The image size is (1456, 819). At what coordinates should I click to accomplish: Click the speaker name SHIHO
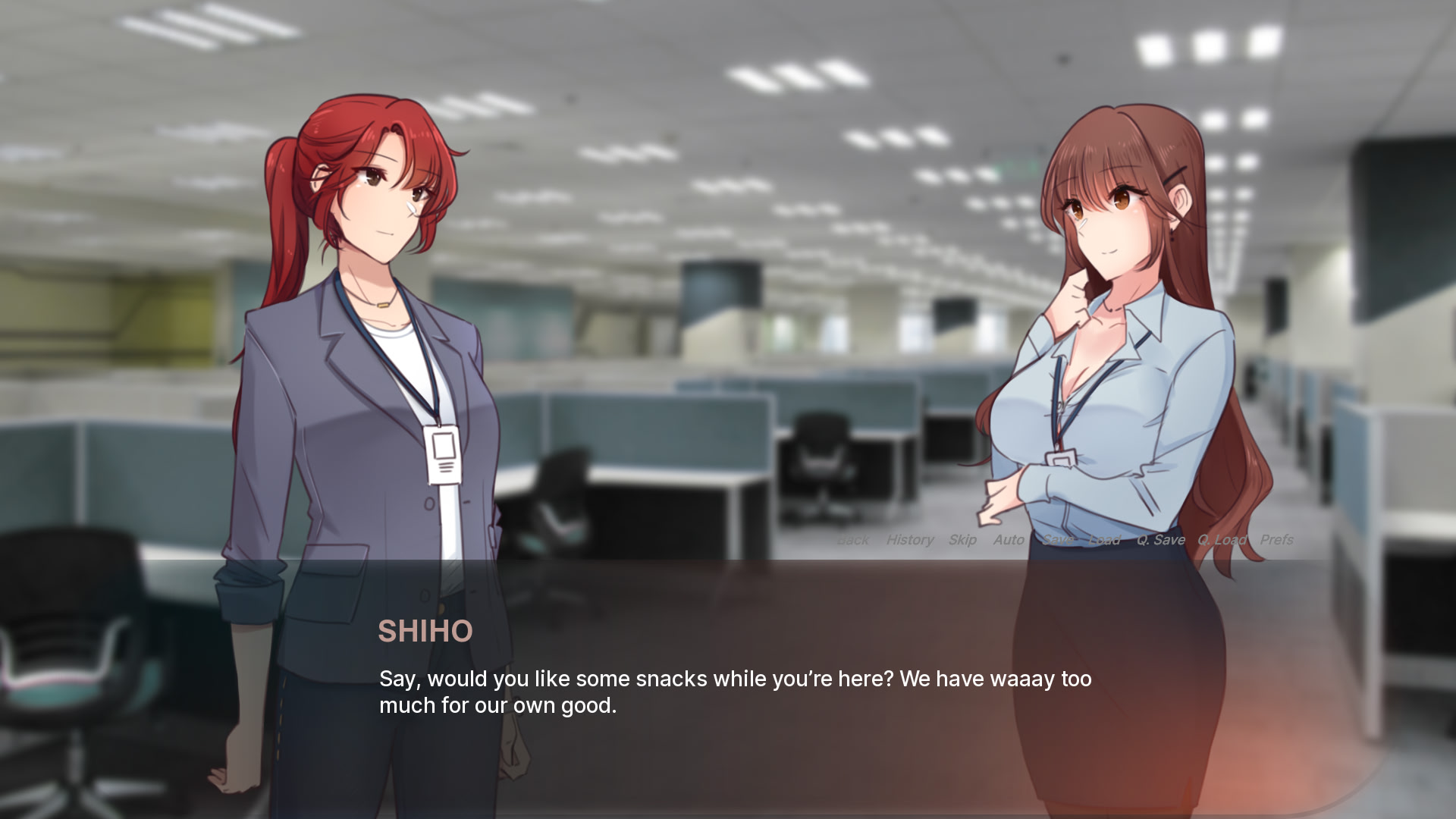[425, 631]
